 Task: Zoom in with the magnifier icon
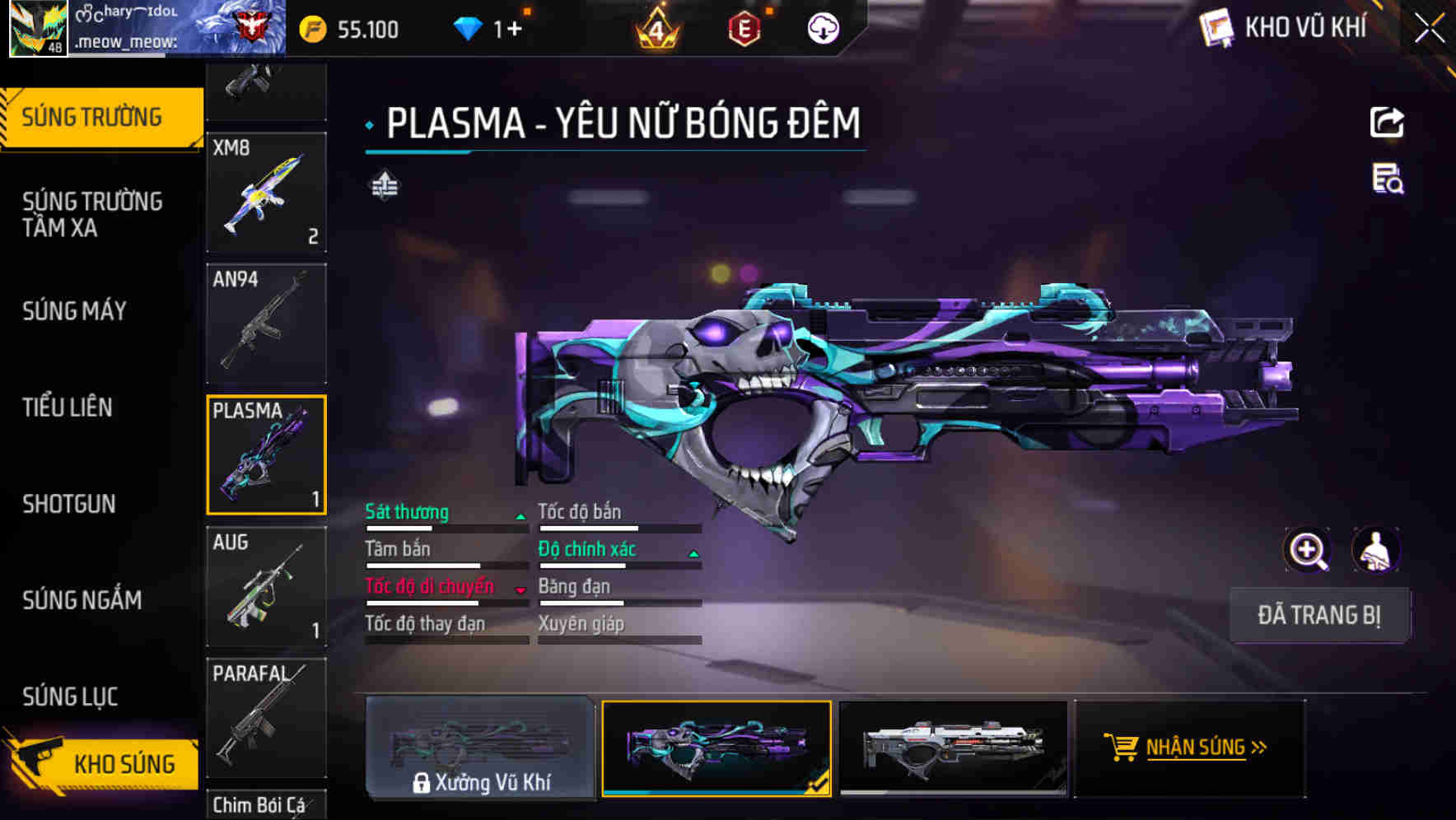(x=1307, y=550)
